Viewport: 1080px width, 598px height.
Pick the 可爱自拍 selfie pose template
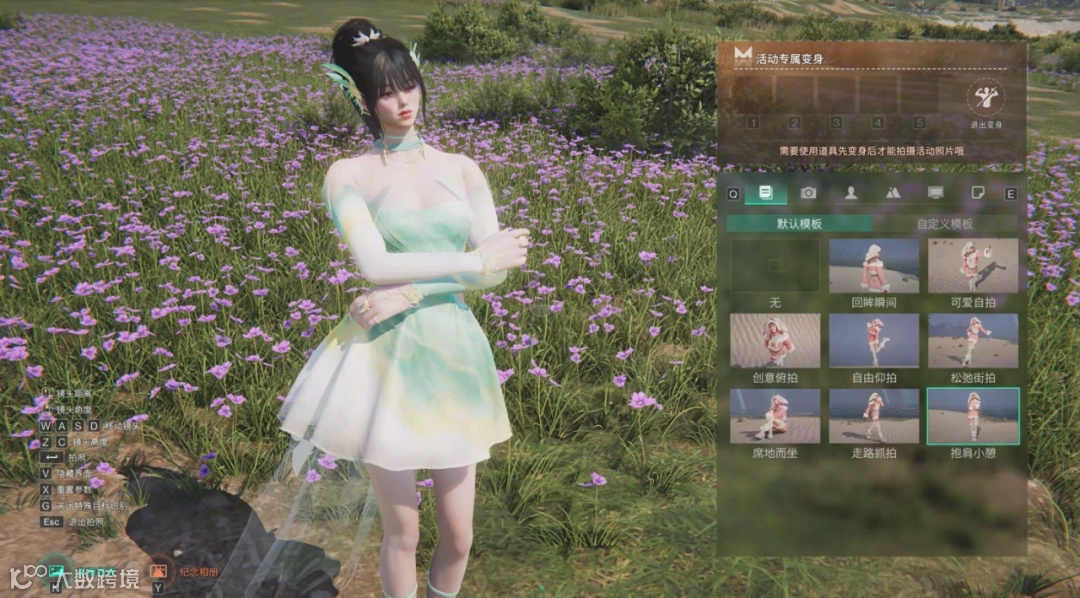click(x=972, y=266)
